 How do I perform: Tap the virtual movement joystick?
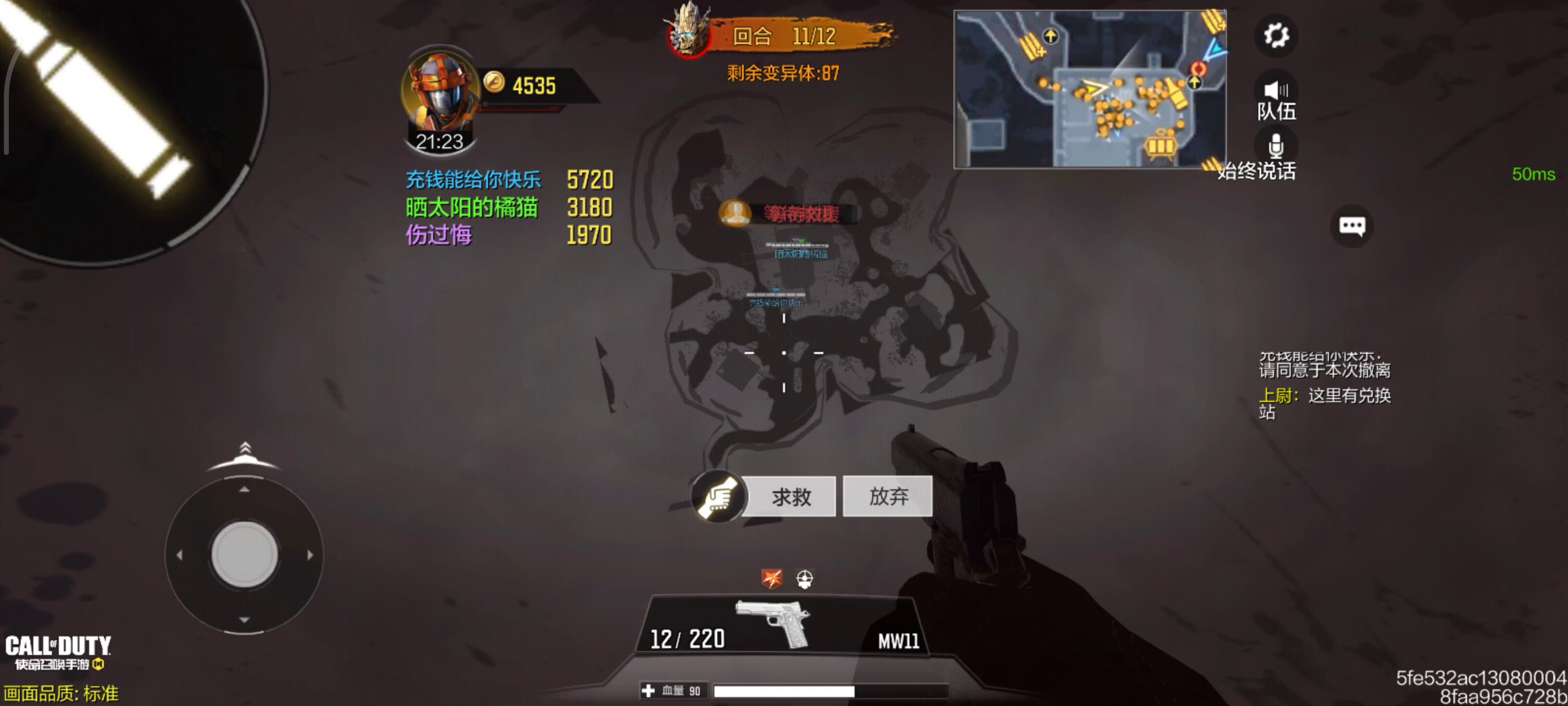point(244,555)
